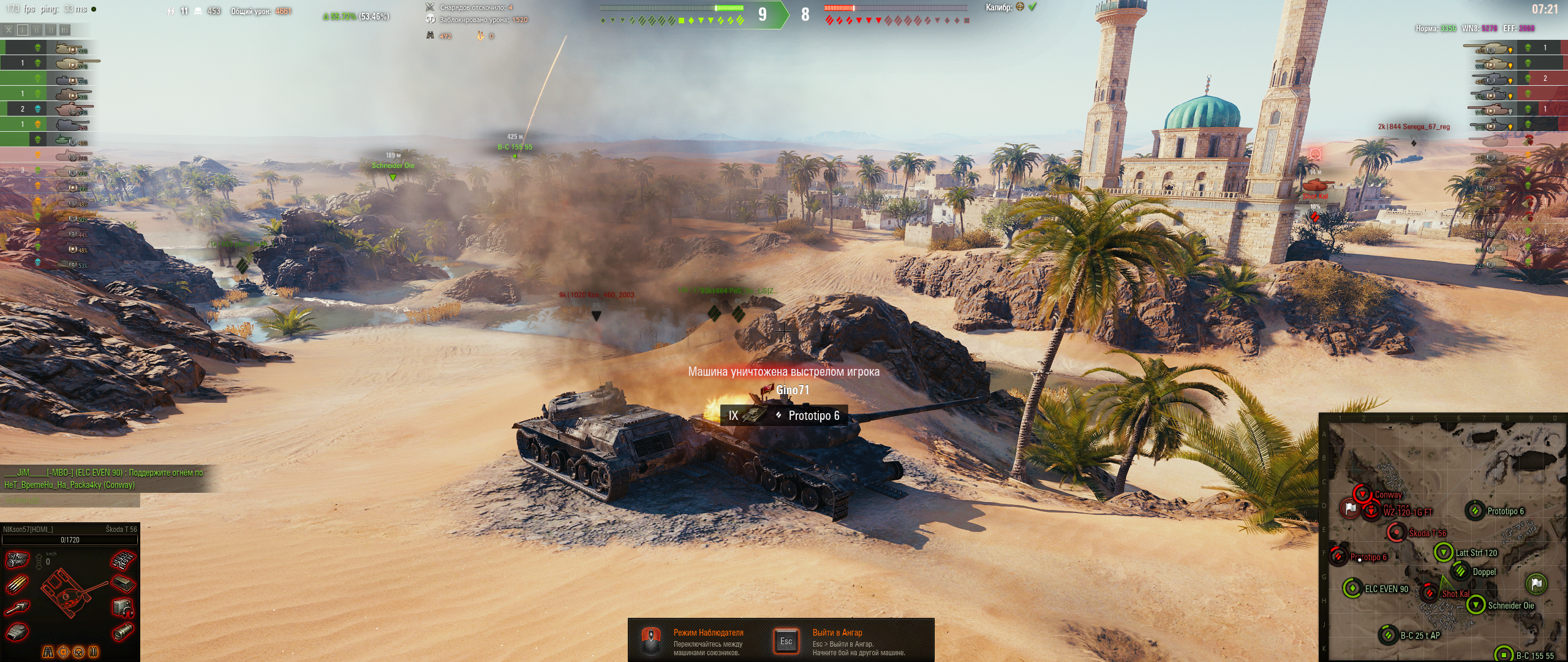Image resolution: width=1568 pixels, height=662 pixels.
Task: Click the optics viewfinder module icon
Action: point(123,631)
